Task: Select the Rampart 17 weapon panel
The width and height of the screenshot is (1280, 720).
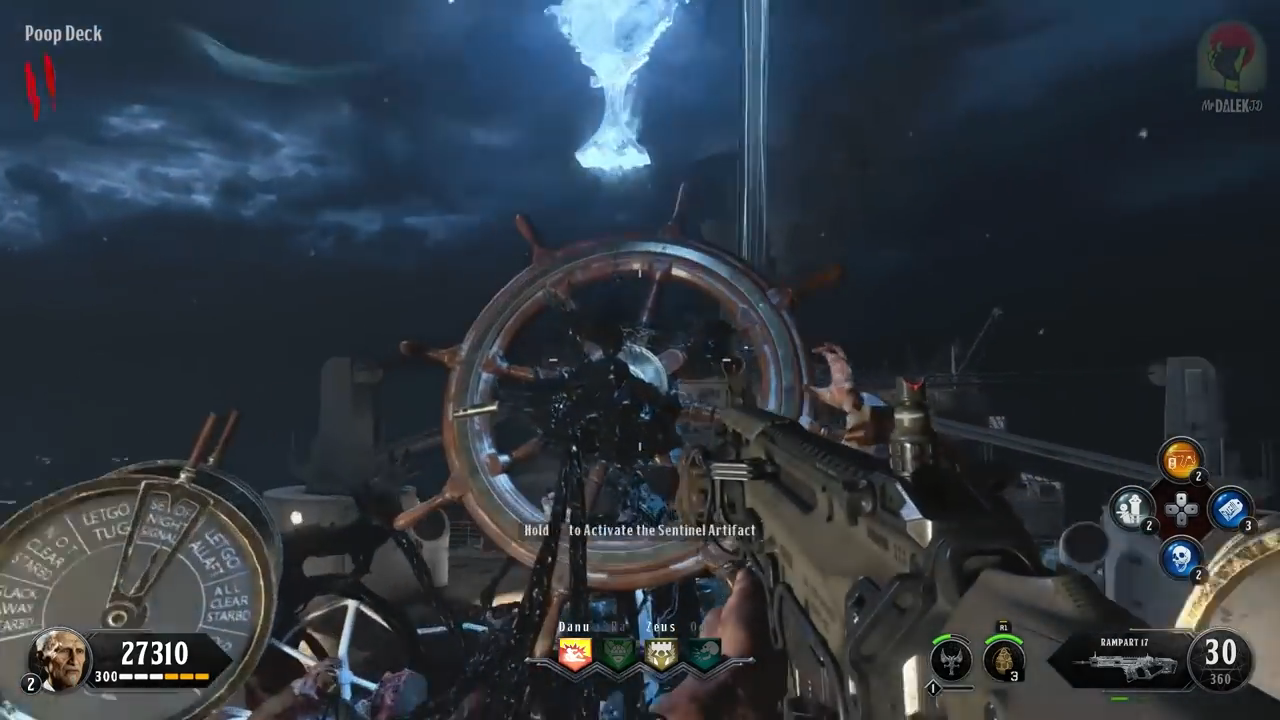Action: (x=1122, y=660)
